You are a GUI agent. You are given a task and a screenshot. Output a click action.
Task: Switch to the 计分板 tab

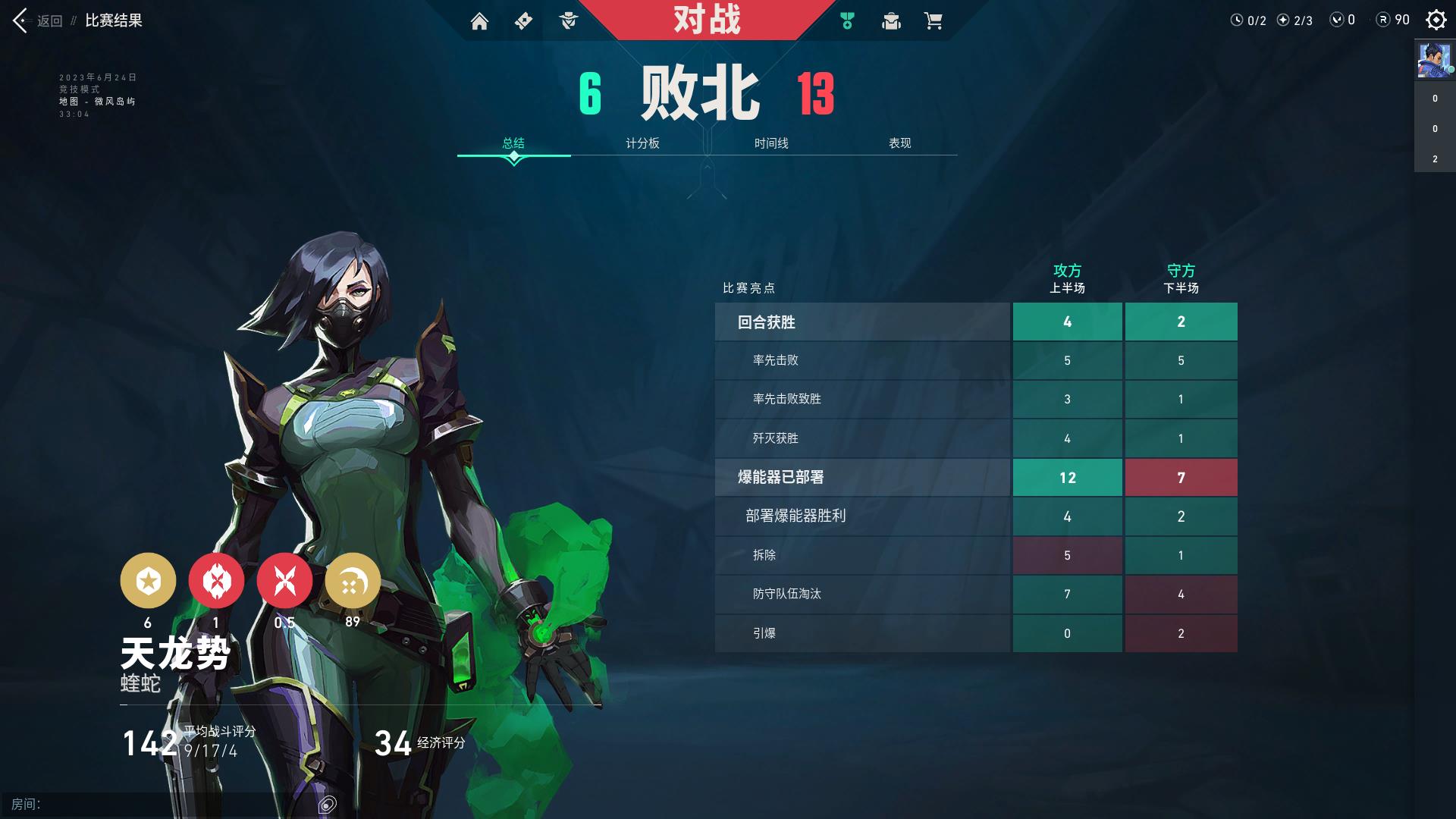click(643, 143)
